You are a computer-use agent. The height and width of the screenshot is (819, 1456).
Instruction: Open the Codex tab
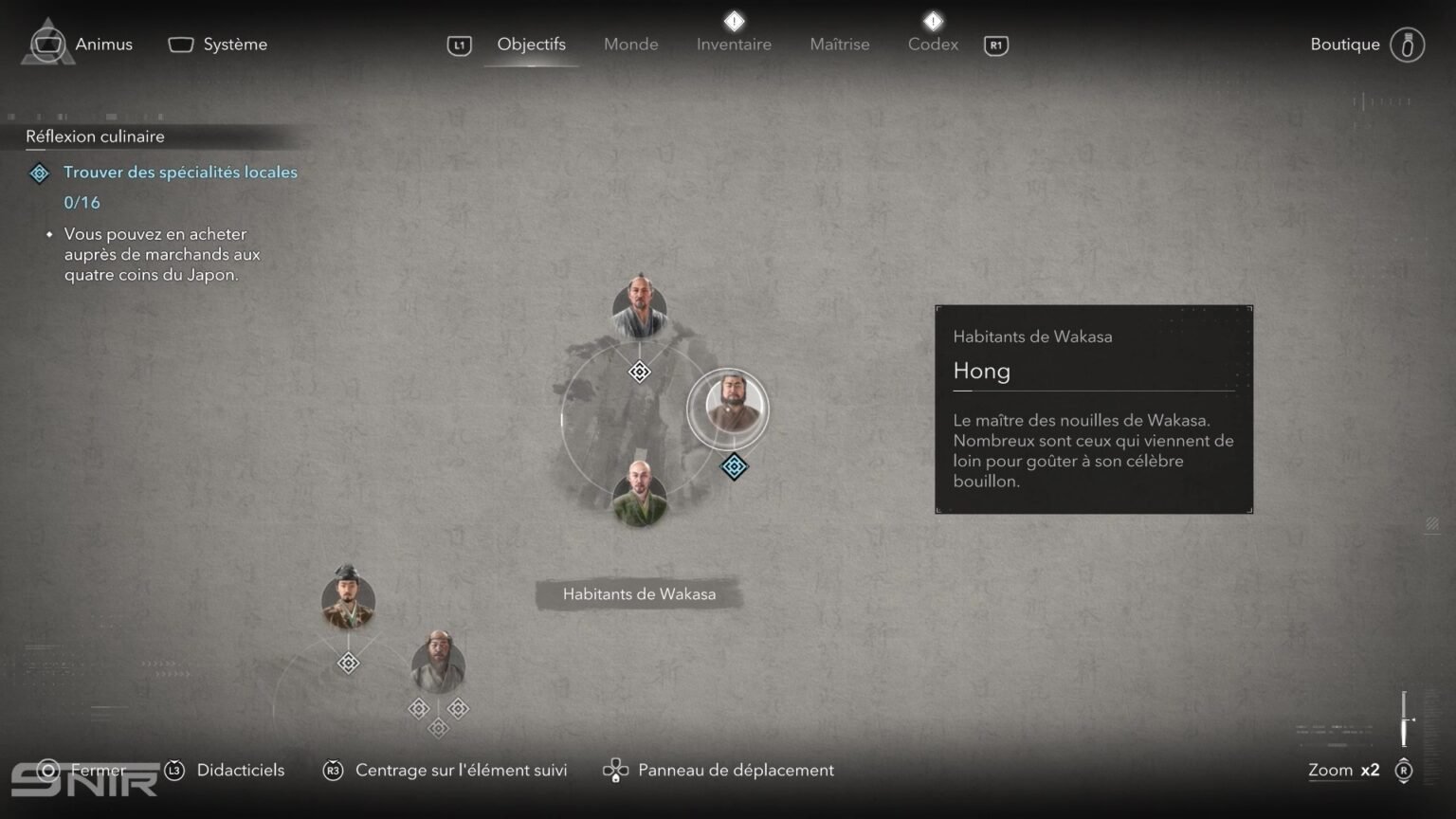[x=932, y=44]
